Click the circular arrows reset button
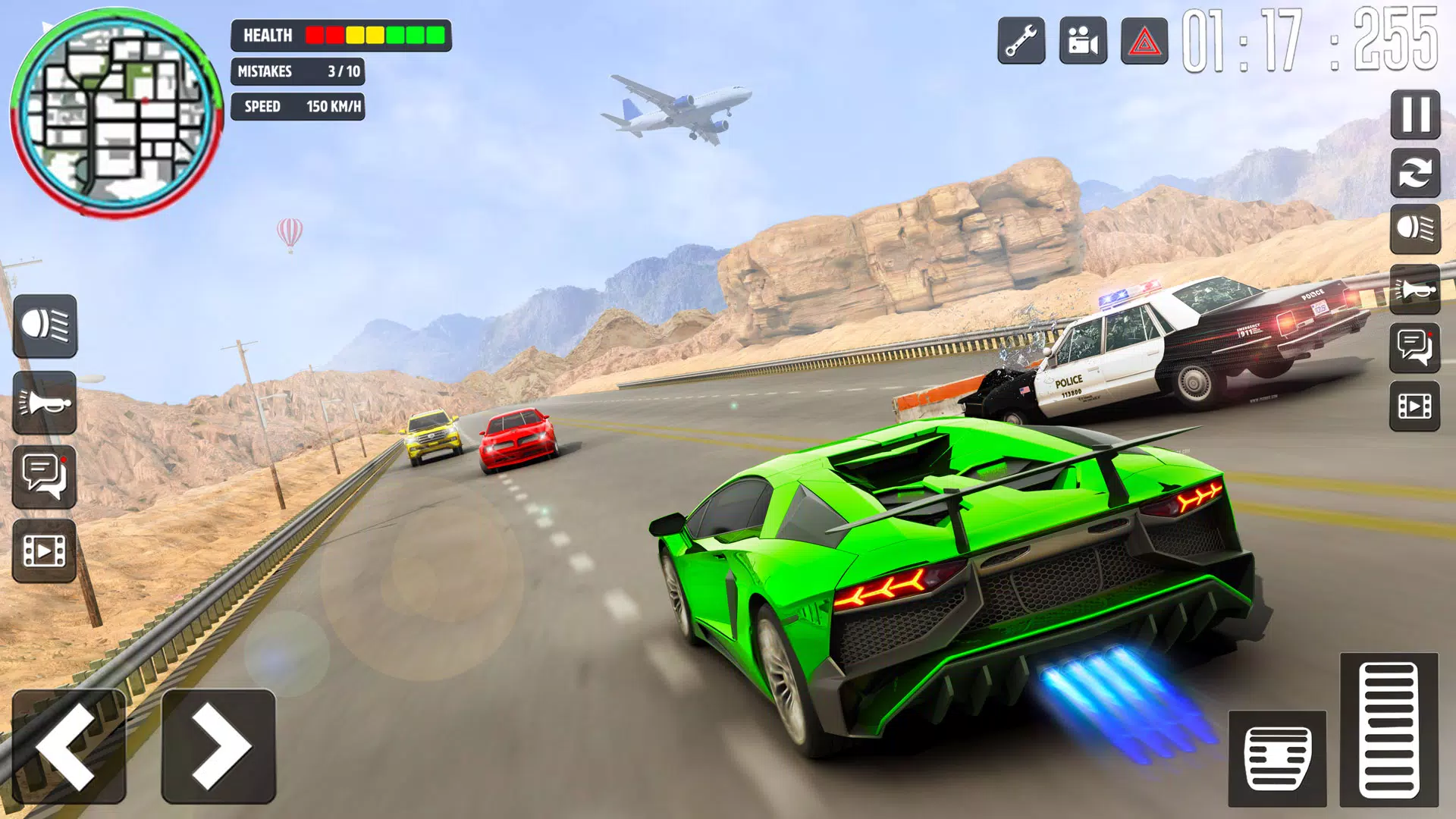1456x819 pixels. (1415, 174)
